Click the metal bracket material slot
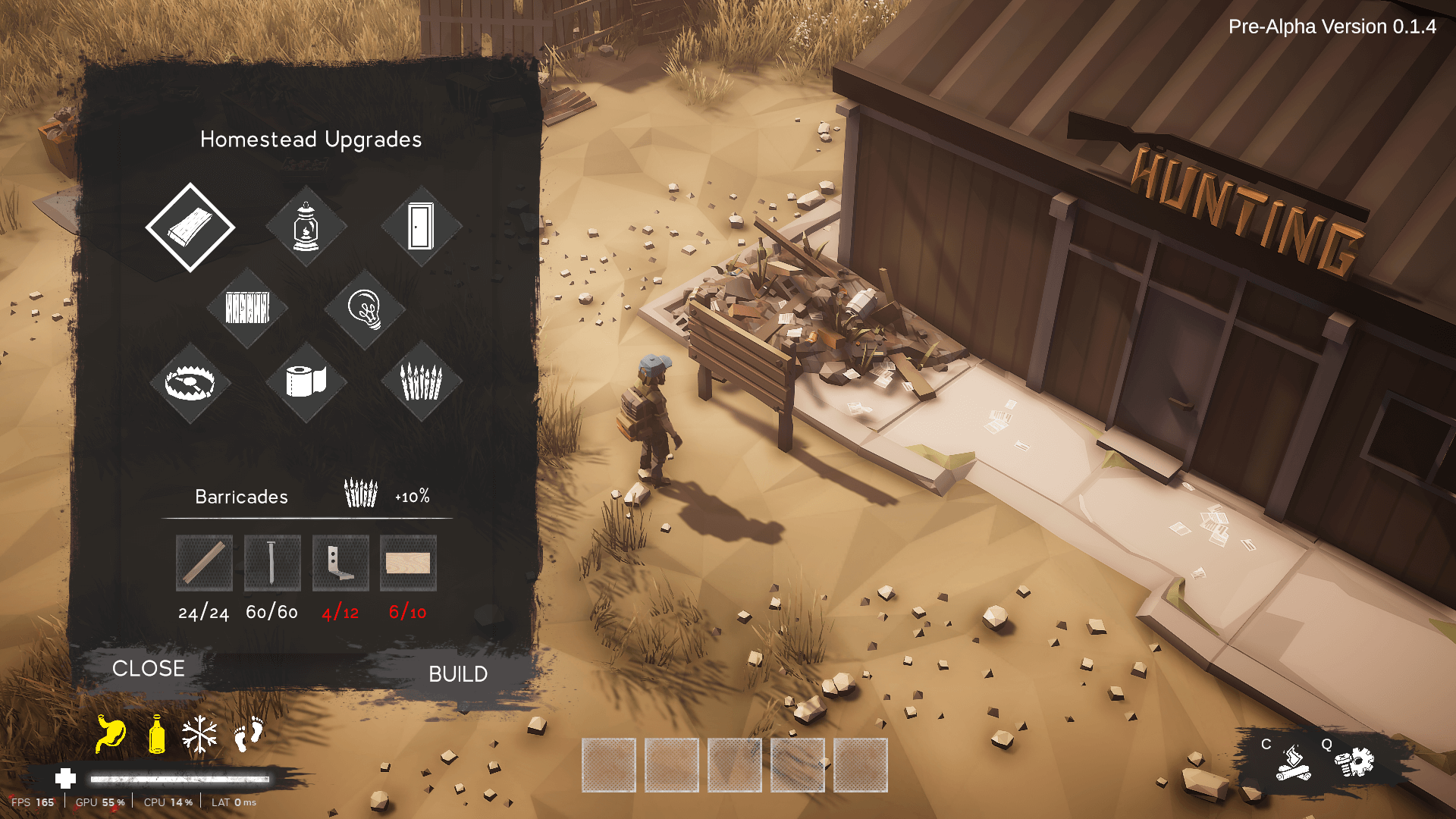The height and width of the screenshot is (819, 1456). click(340, 563)
